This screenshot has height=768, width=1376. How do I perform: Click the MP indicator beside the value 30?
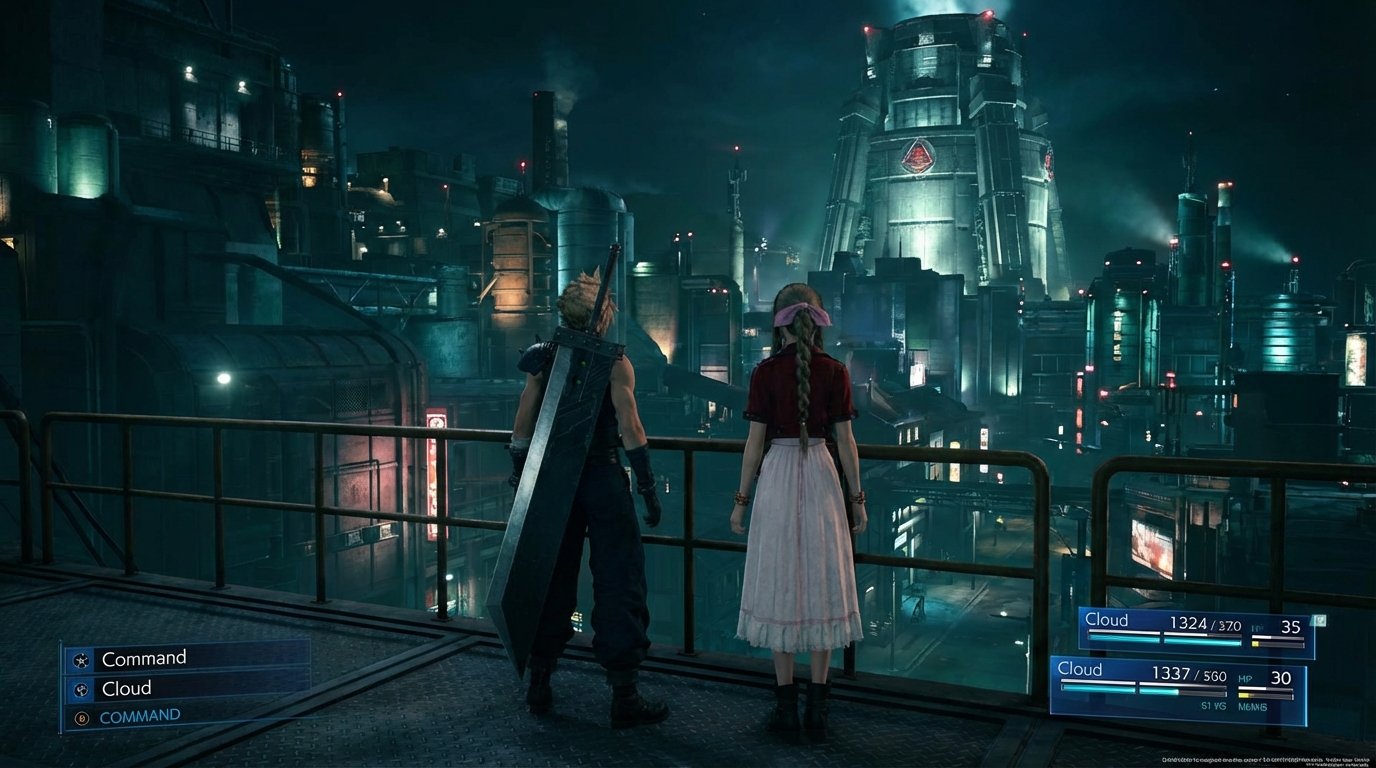pyautogui.click(x=1245, y=677)
